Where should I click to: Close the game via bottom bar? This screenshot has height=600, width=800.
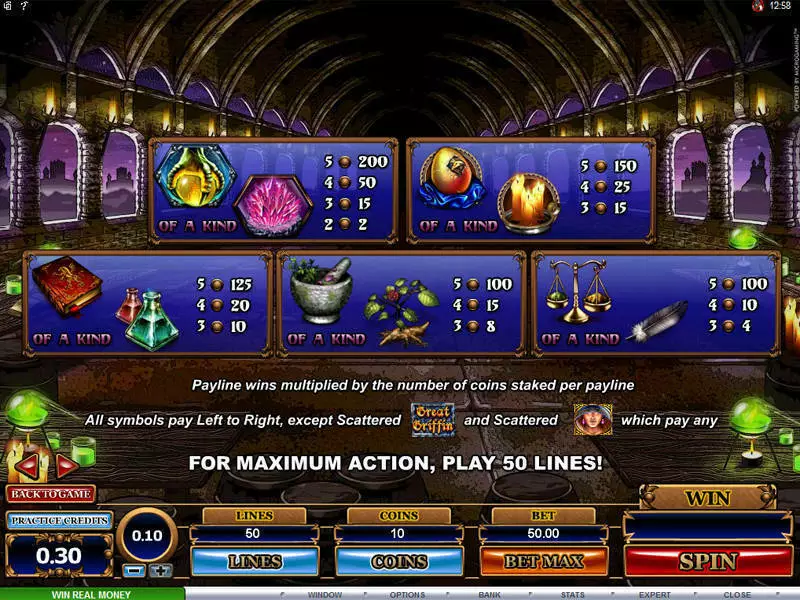[x=737, y=594]
